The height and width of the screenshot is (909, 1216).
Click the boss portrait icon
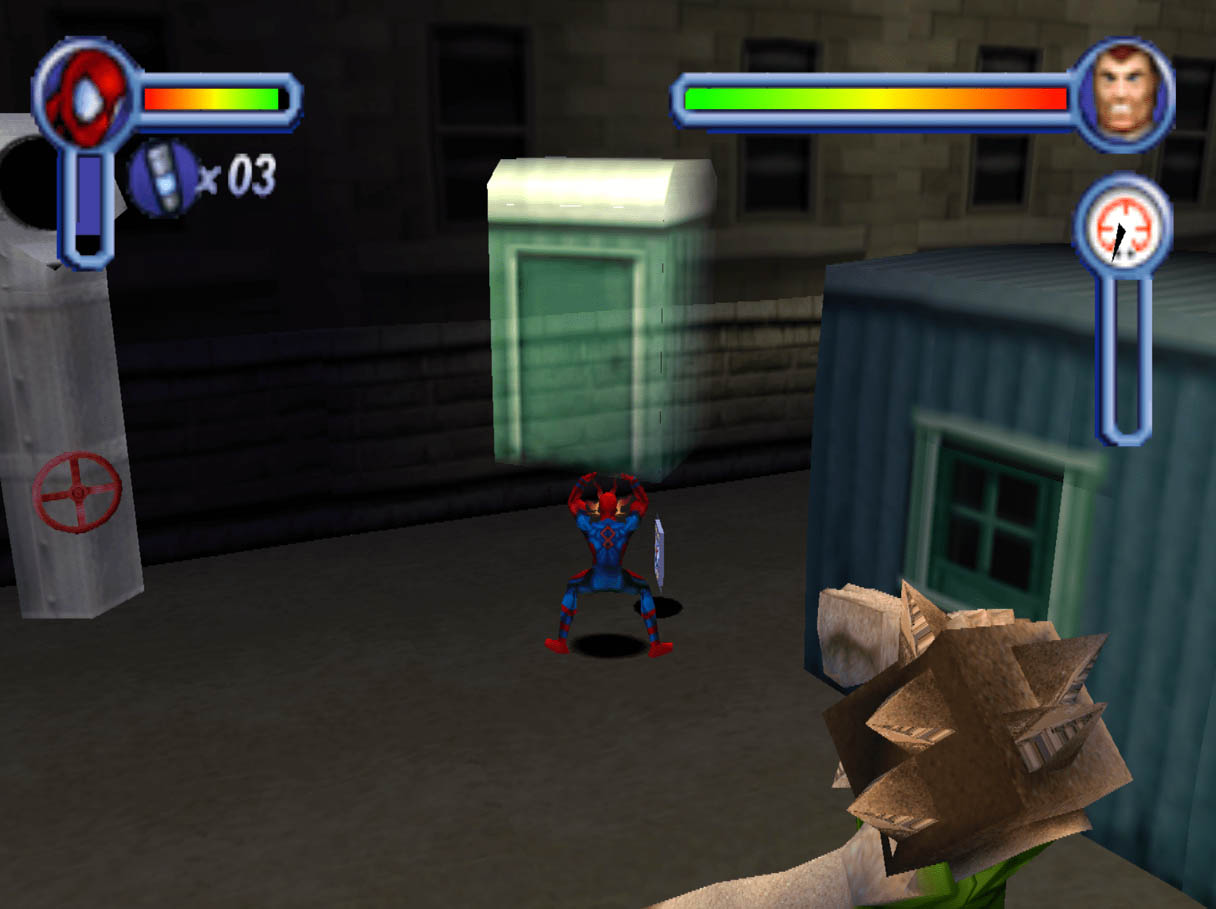[1125, 94]
